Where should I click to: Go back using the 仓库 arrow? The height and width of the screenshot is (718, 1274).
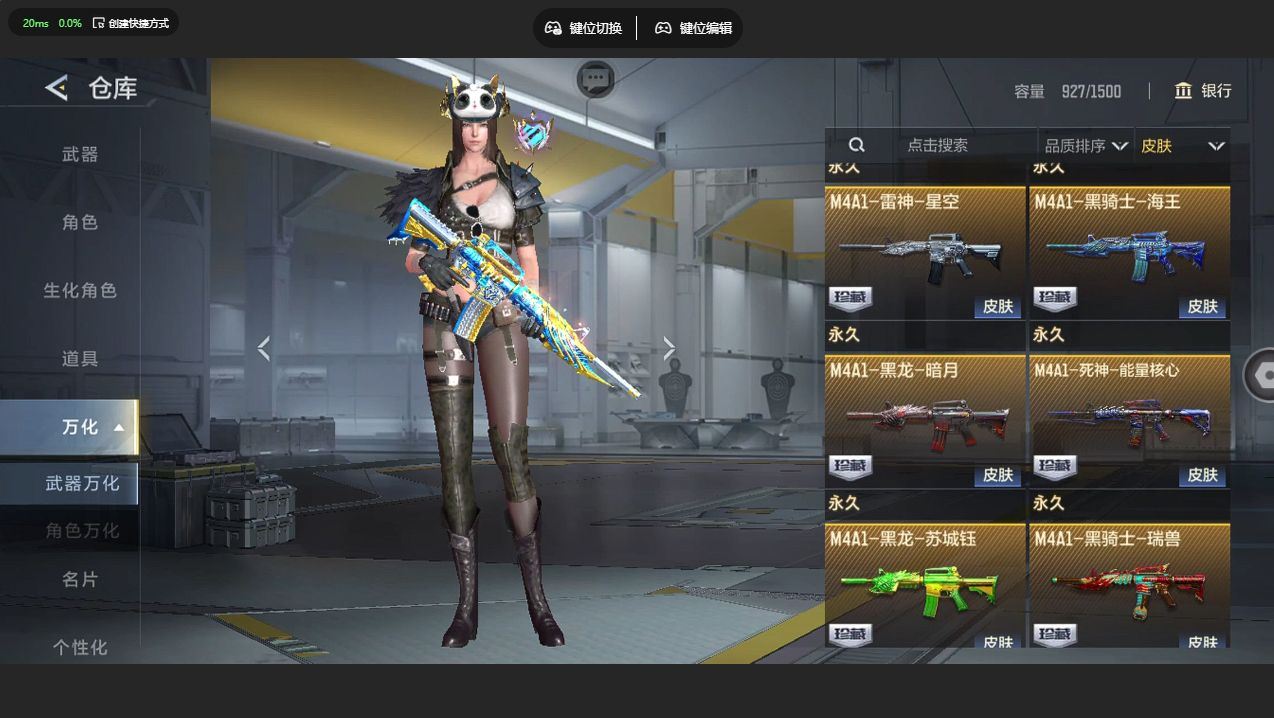tap(57, 88)
